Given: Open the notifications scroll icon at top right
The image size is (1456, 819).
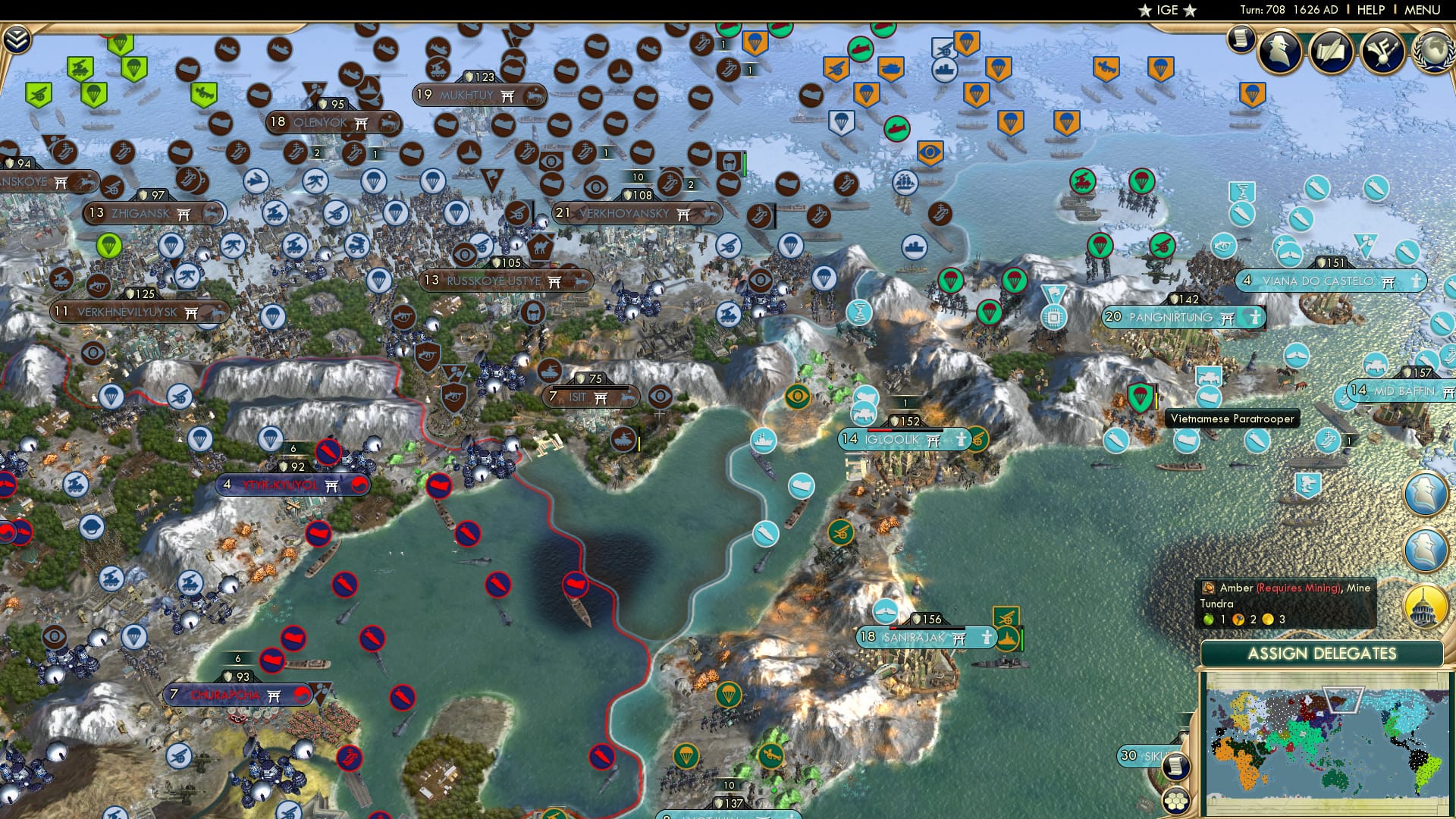Looking at the screenshot, I should click(x=1241, y=39).
